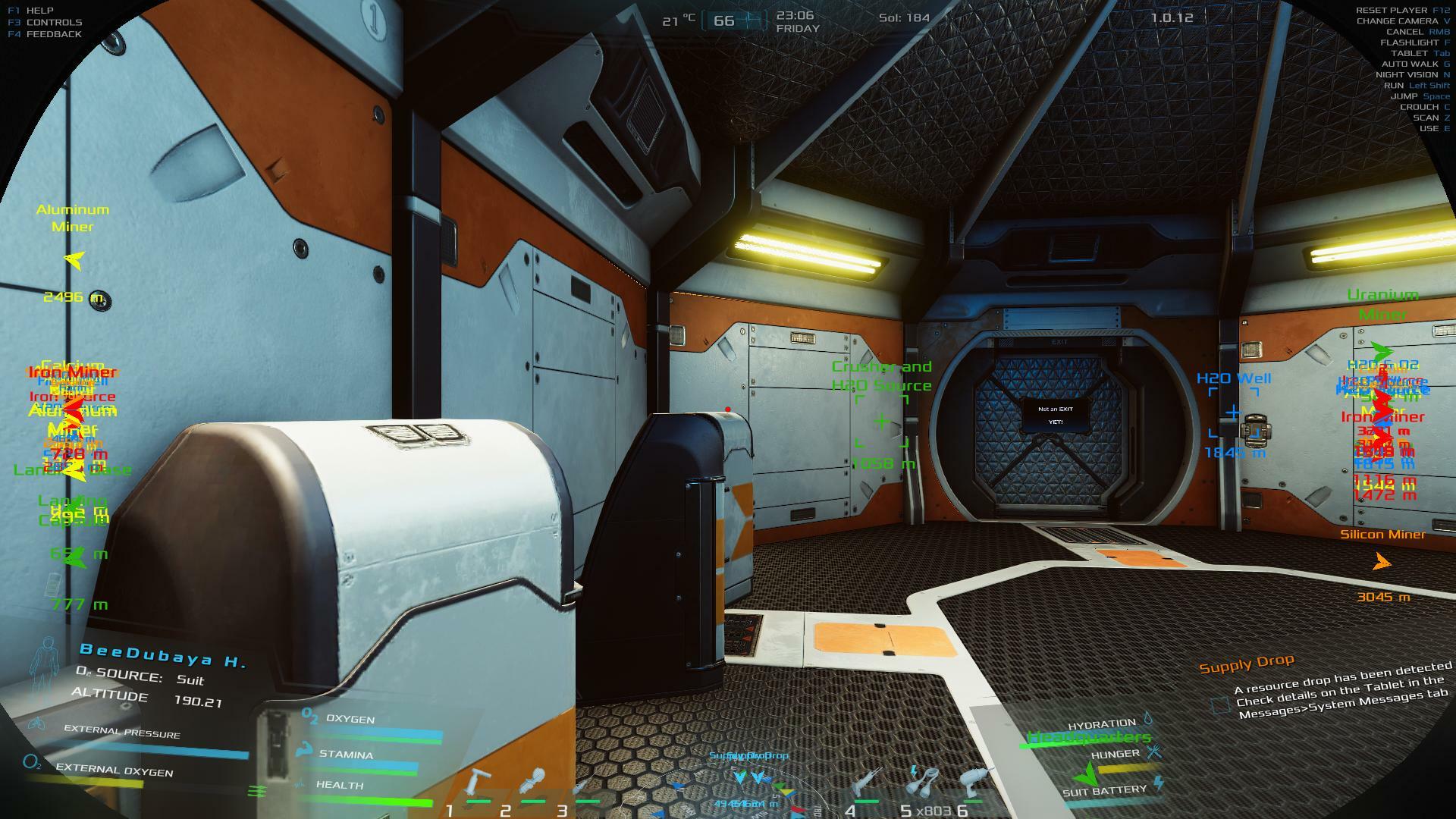The width and height of the screenshot is (1456, 819).
Task: Select the power cable in slot 5
Action: click(924, 782)
